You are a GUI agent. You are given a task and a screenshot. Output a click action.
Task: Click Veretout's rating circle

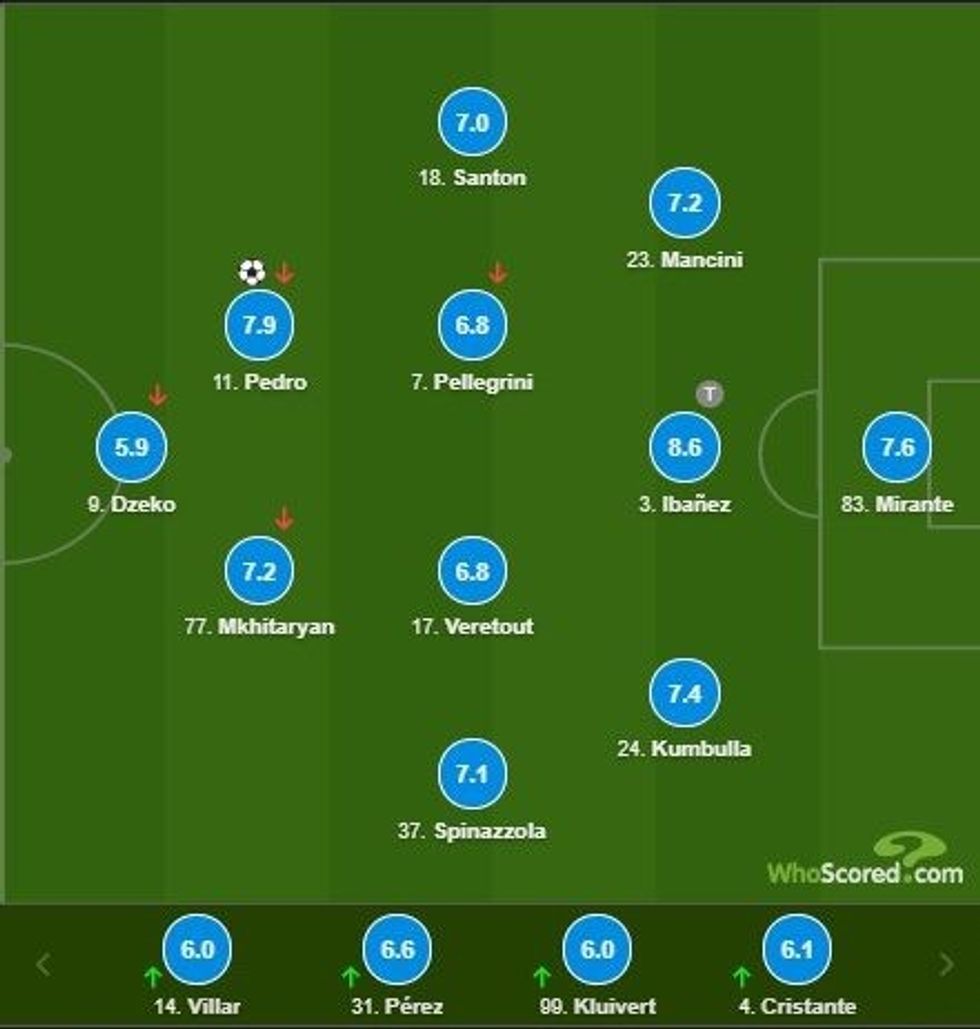click(472, 570)
